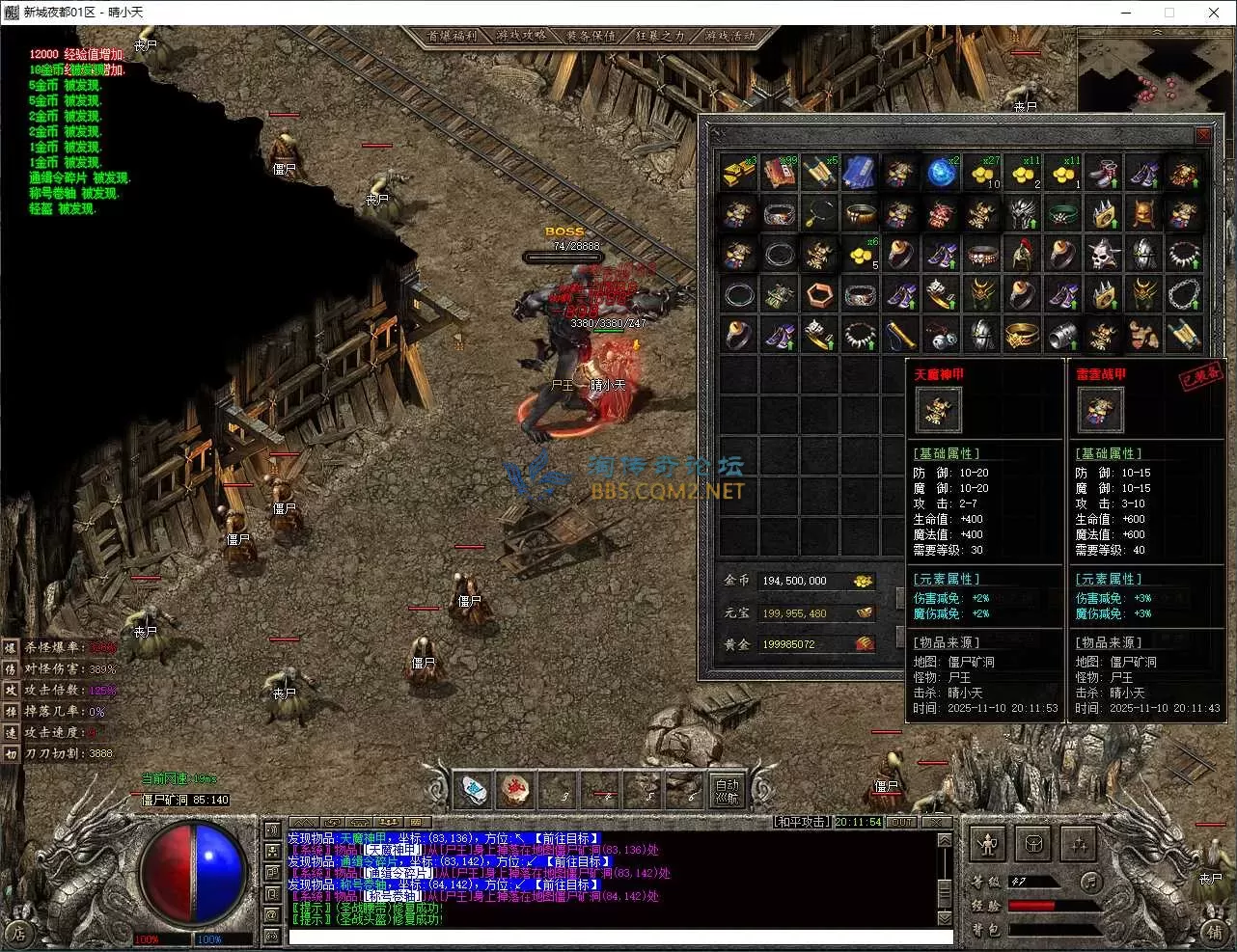
Task: Open the 游戏攻略 game guide menu
Action: click(522, 36)
